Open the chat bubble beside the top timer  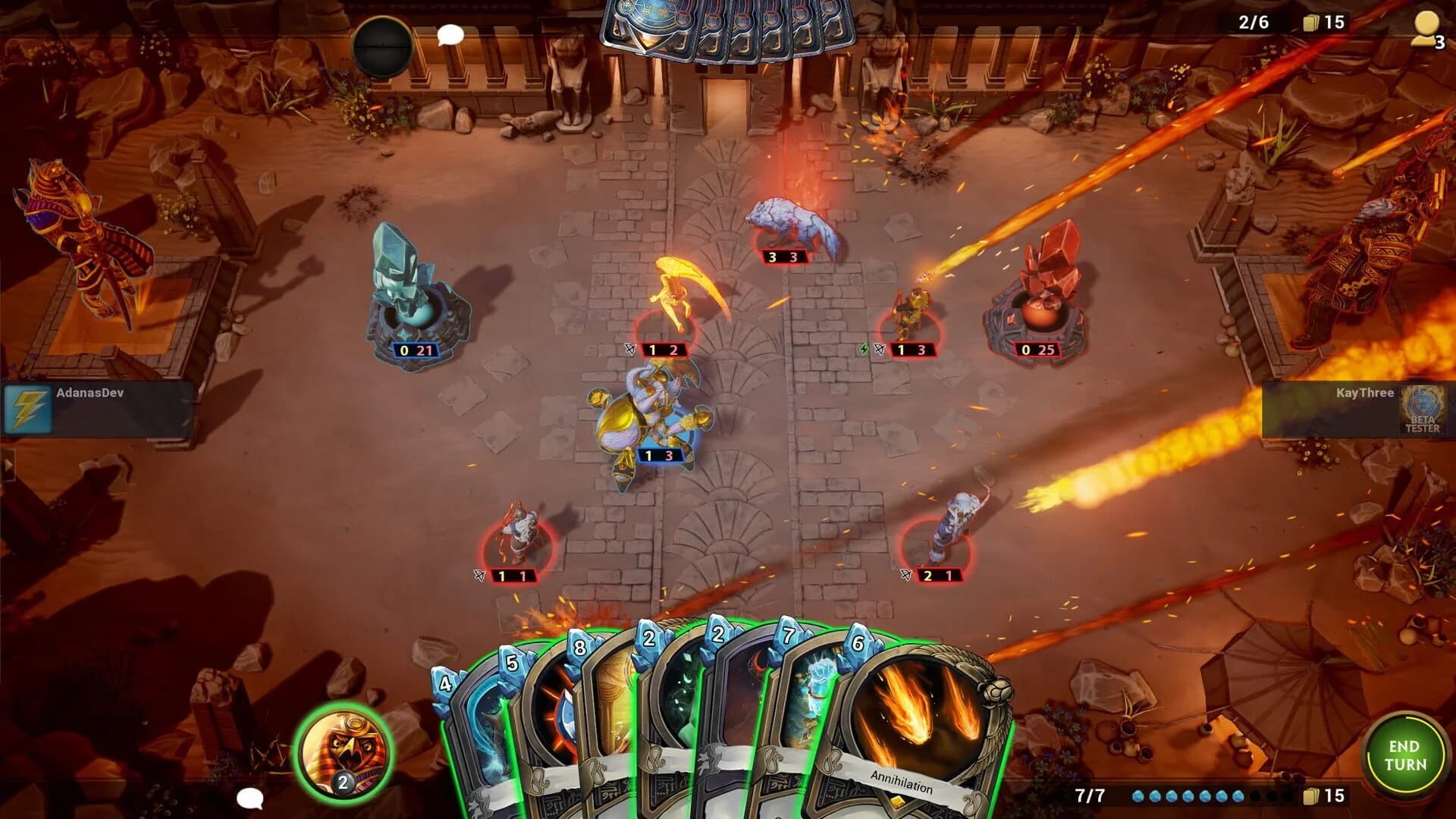coord(450,33)
